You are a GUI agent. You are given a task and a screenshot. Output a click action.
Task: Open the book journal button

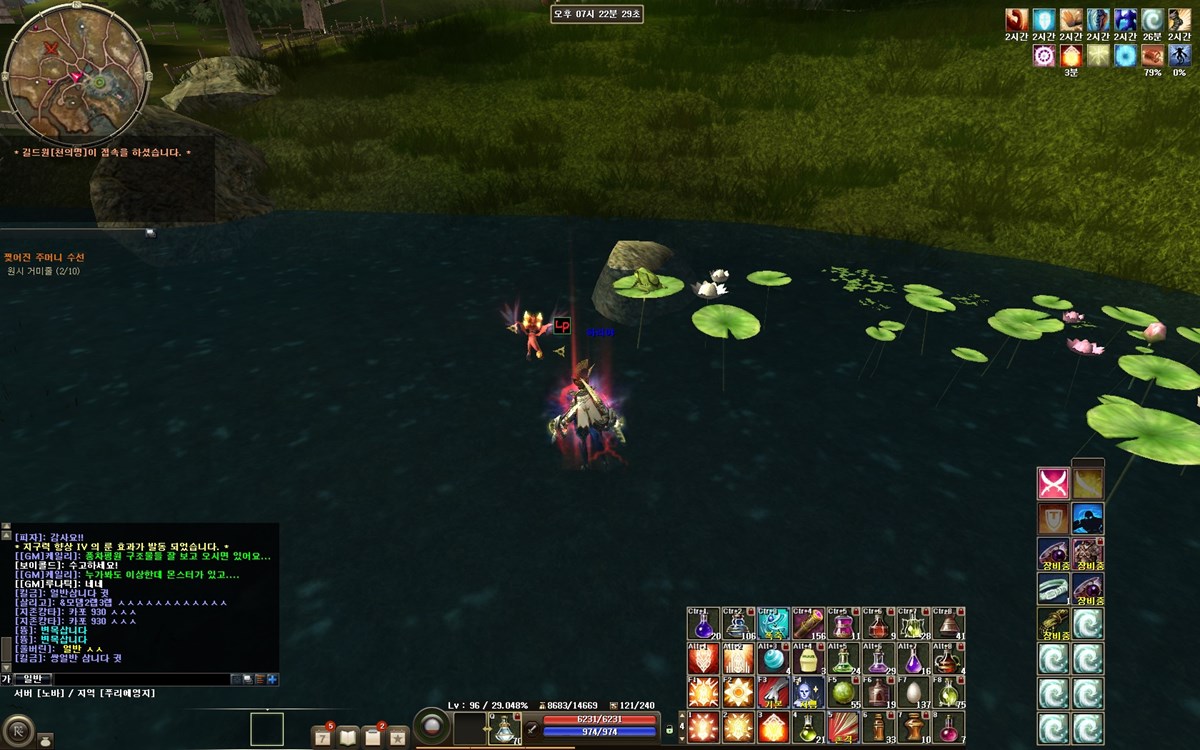click(348, 737)
